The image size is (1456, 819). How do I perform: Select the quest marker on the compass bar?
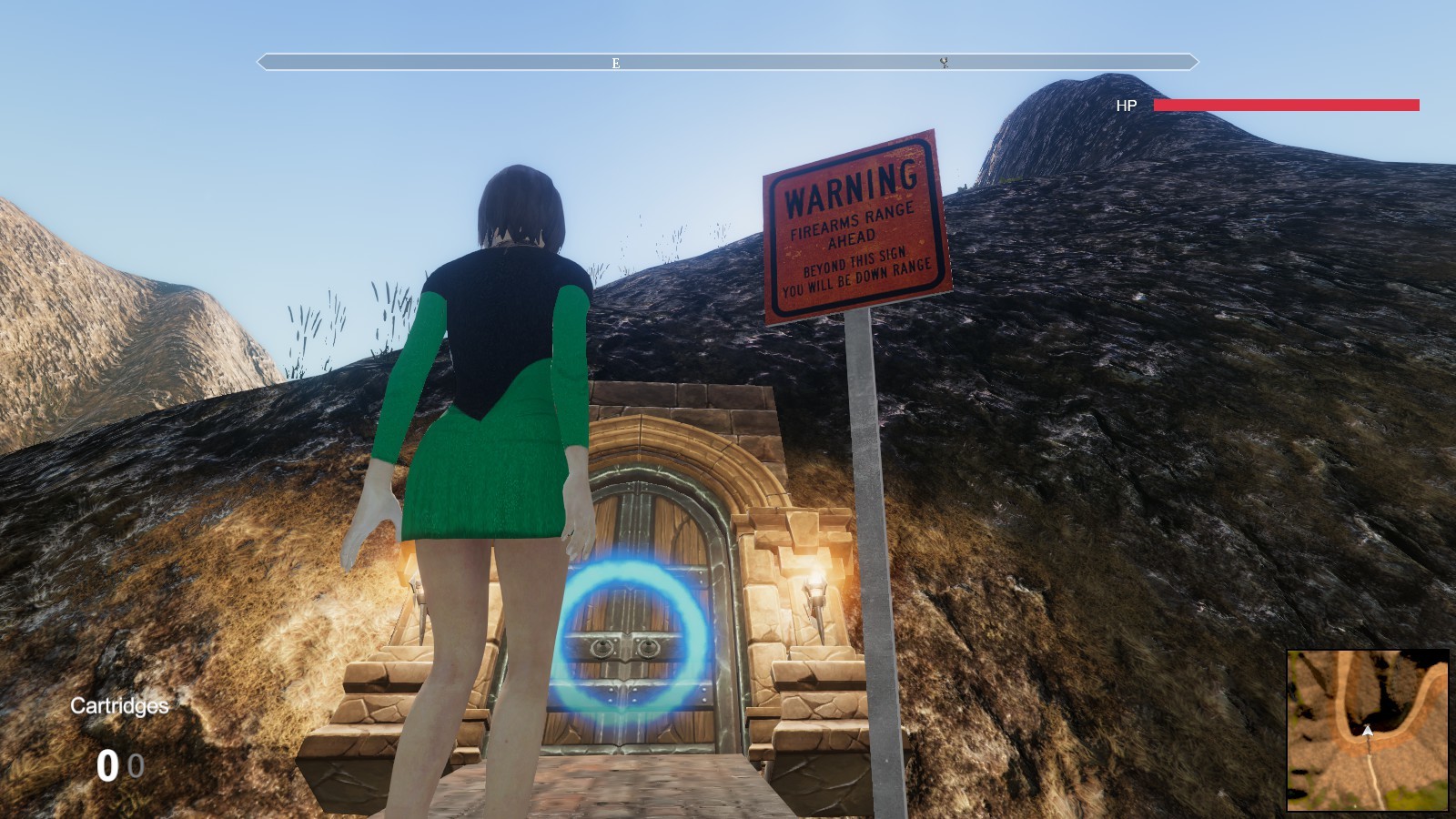[x=945, y=63]
